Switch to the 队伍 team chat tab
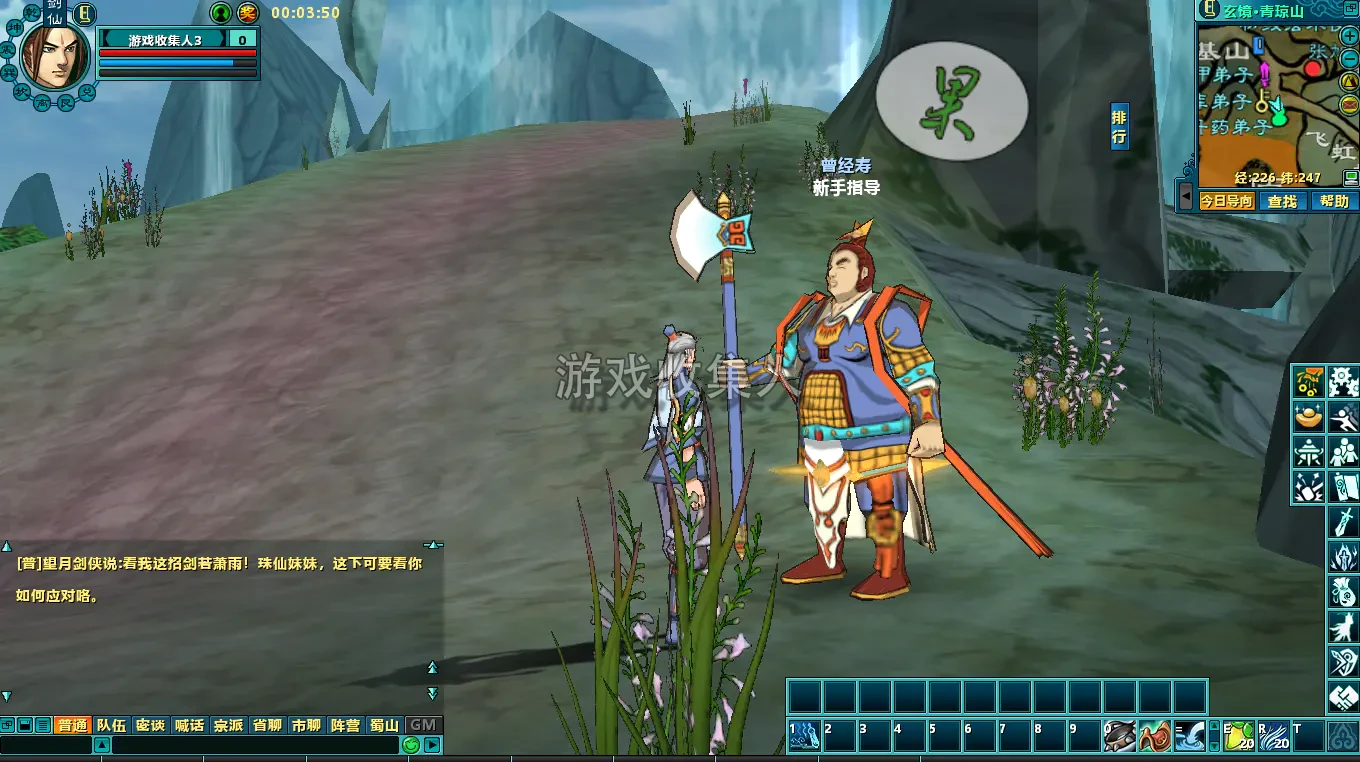Image resolution: width=1360 pixels, height=762 pixels. click(x=111, y=725)
